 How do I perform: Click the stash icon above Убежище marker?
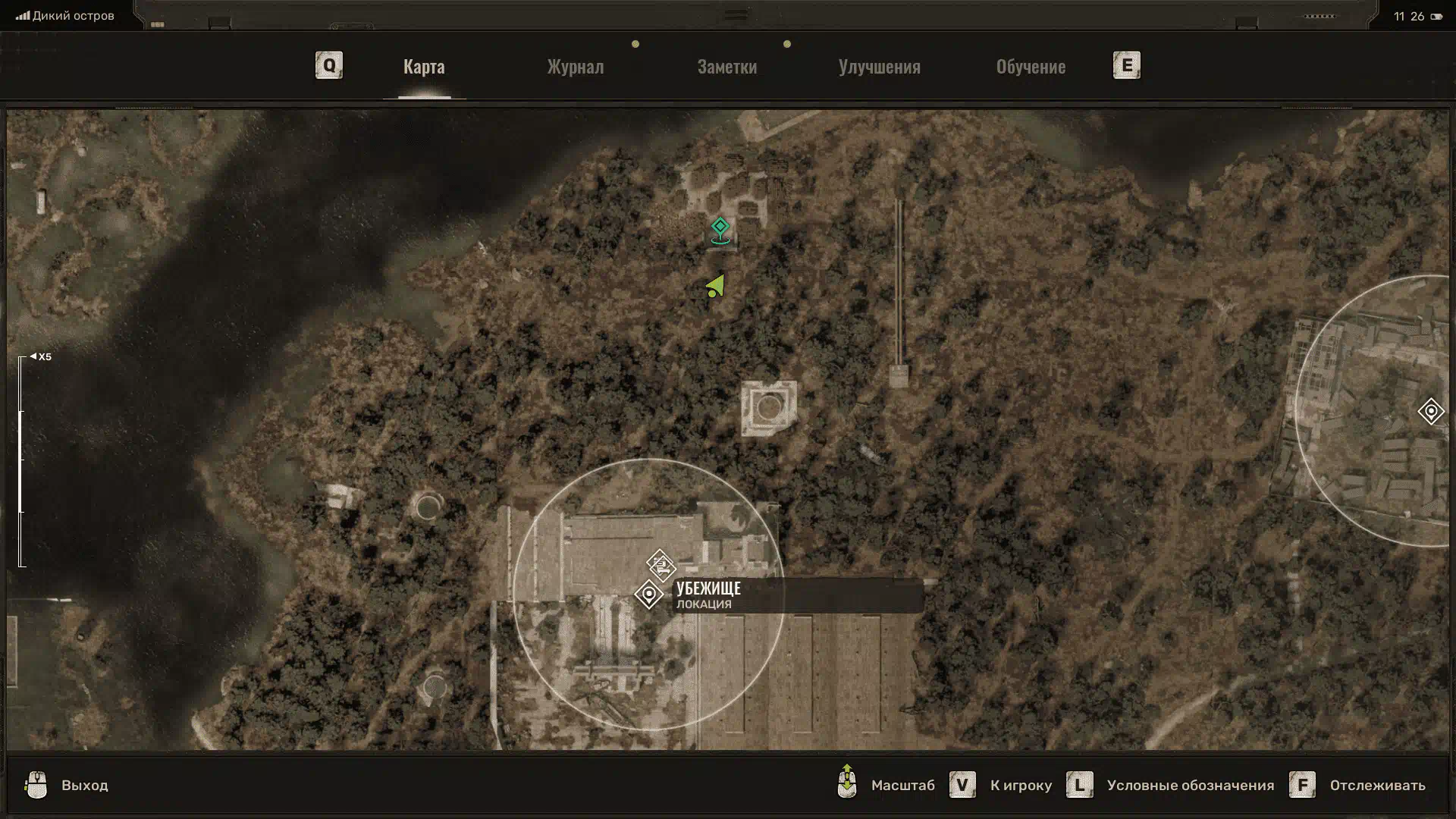click(661, 565)
